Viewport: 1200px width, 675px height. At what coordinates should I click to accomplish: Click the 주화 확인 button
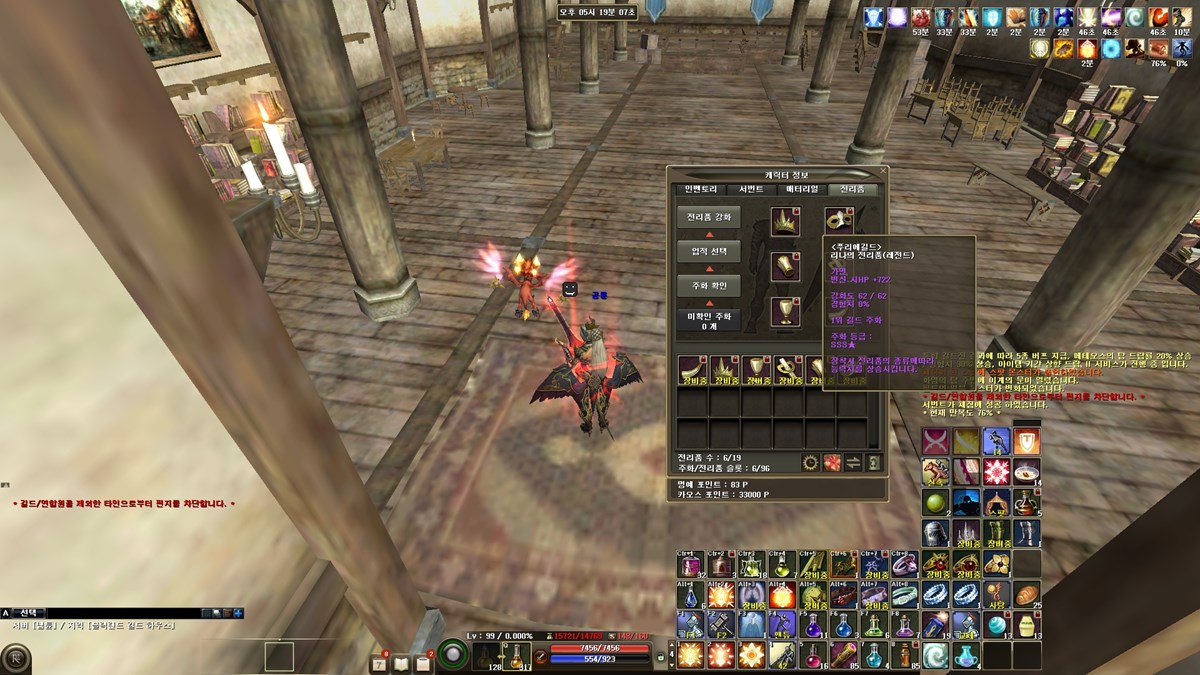tap(709, 286)
